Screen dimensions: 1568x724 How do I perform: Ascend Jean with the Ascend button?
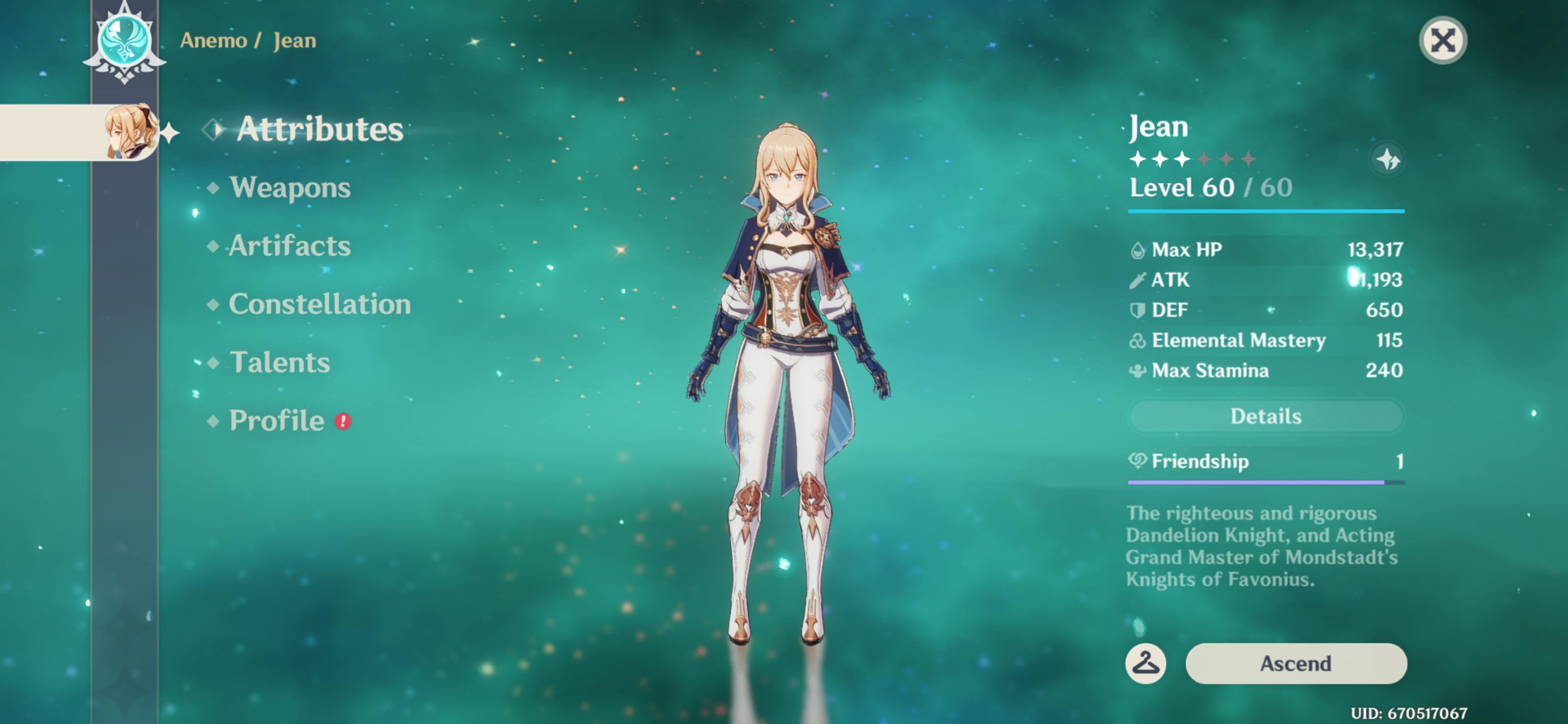pos(1295,663)
